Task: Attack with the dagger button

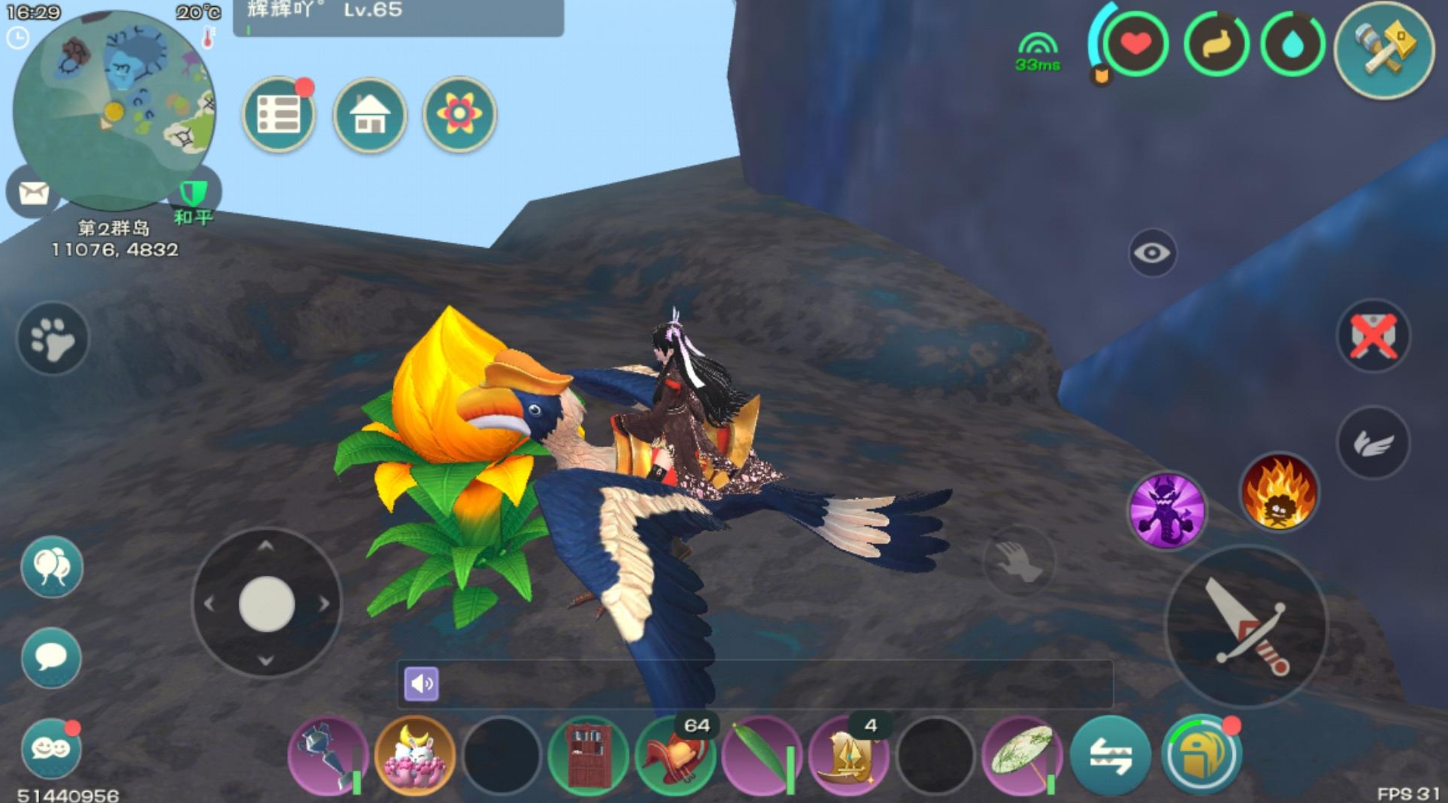Action: (x=1245, y=626)
